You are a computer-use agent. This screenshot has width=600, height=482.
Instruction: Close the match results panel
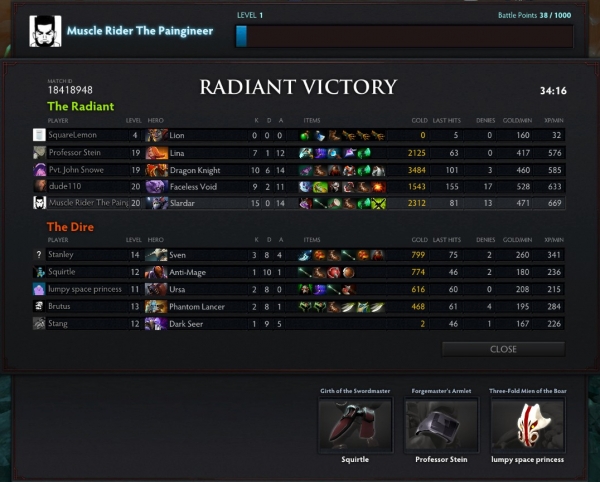point(503,349)
